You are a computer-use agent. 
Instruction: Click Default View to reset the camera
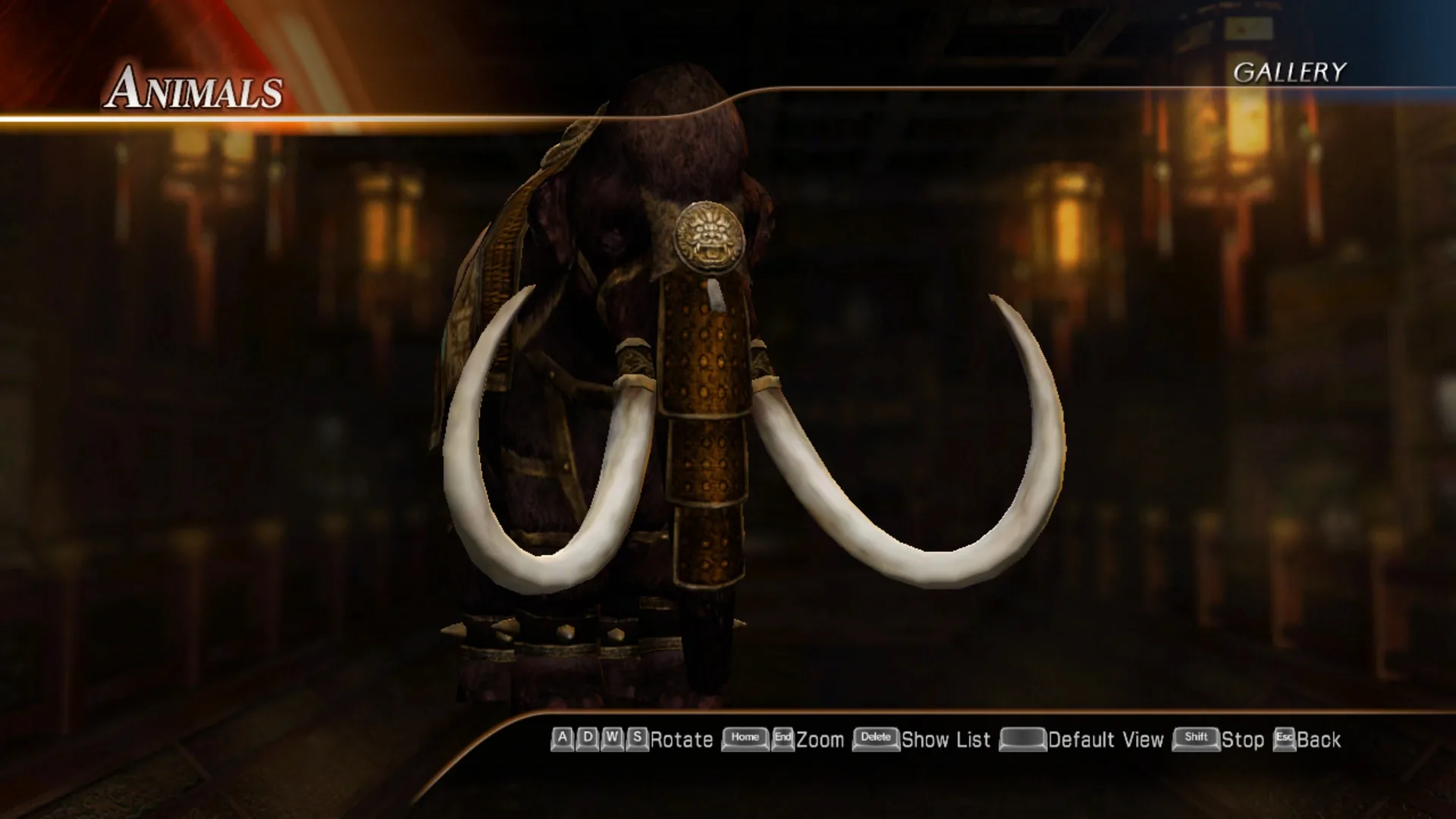pyautogui.click(x=1105, y=738)
